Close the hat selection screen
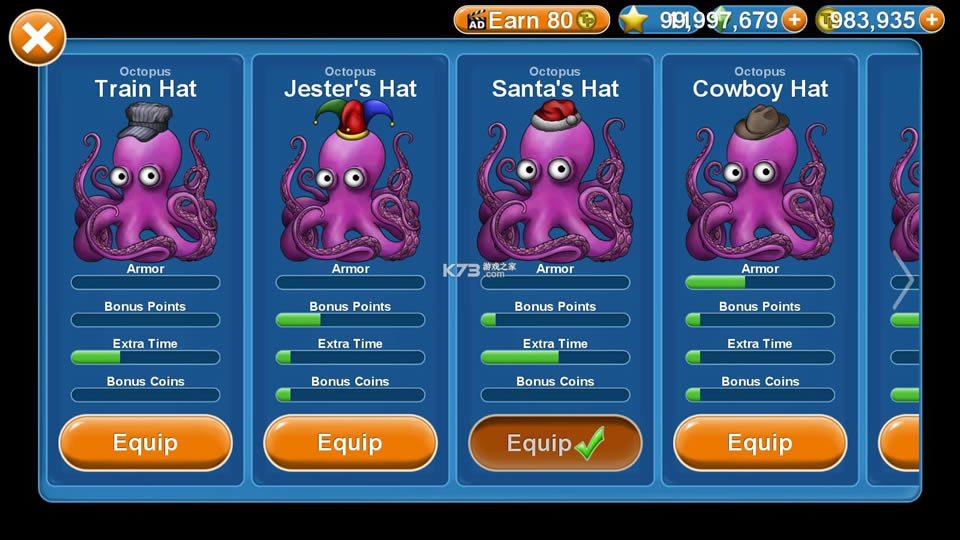The width and height of the screenshot is (960, 540). pyautogui.click(x=37, y=38)
